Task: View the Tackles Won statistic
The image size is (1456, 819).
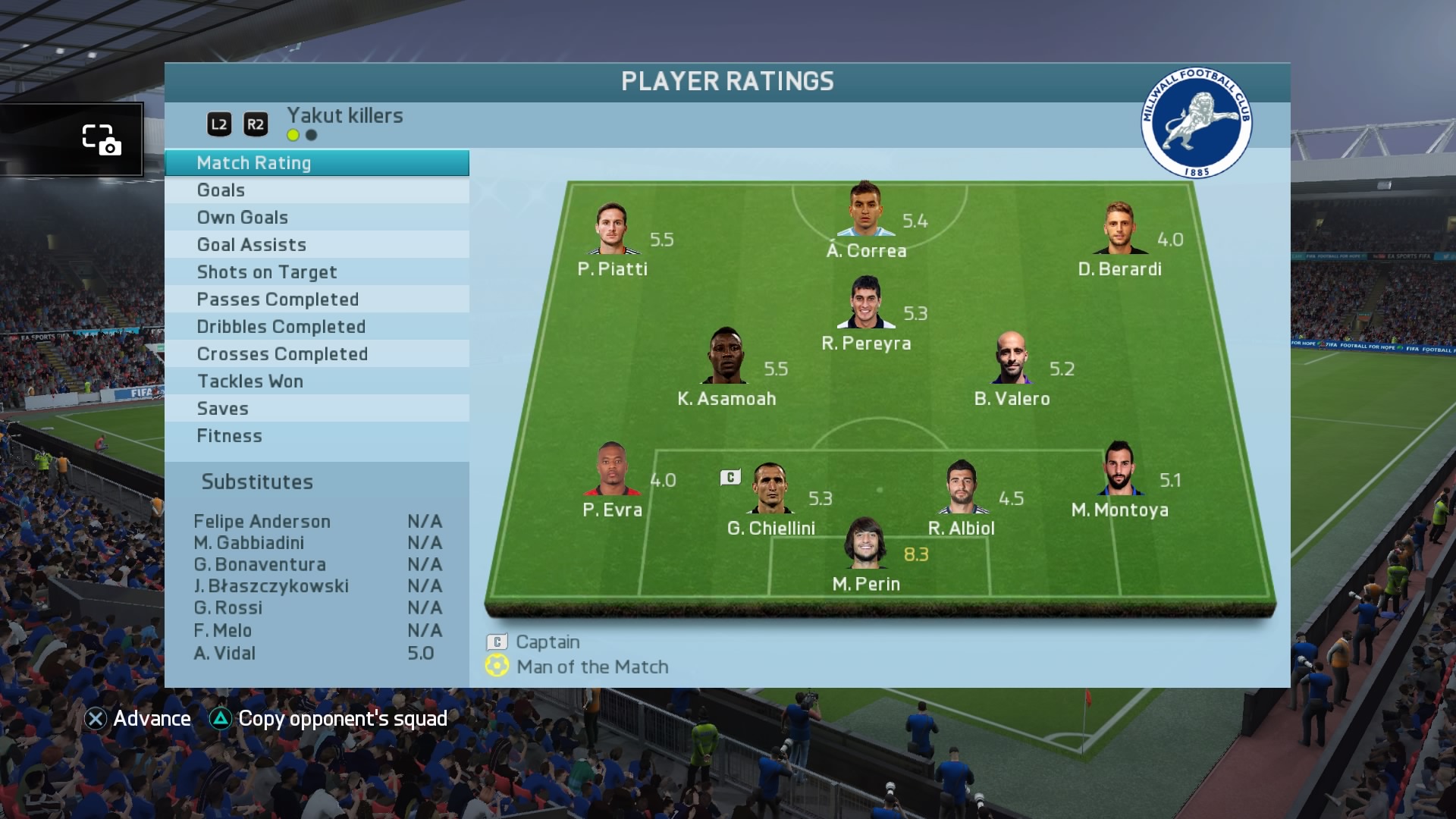Action: (316, 381)
